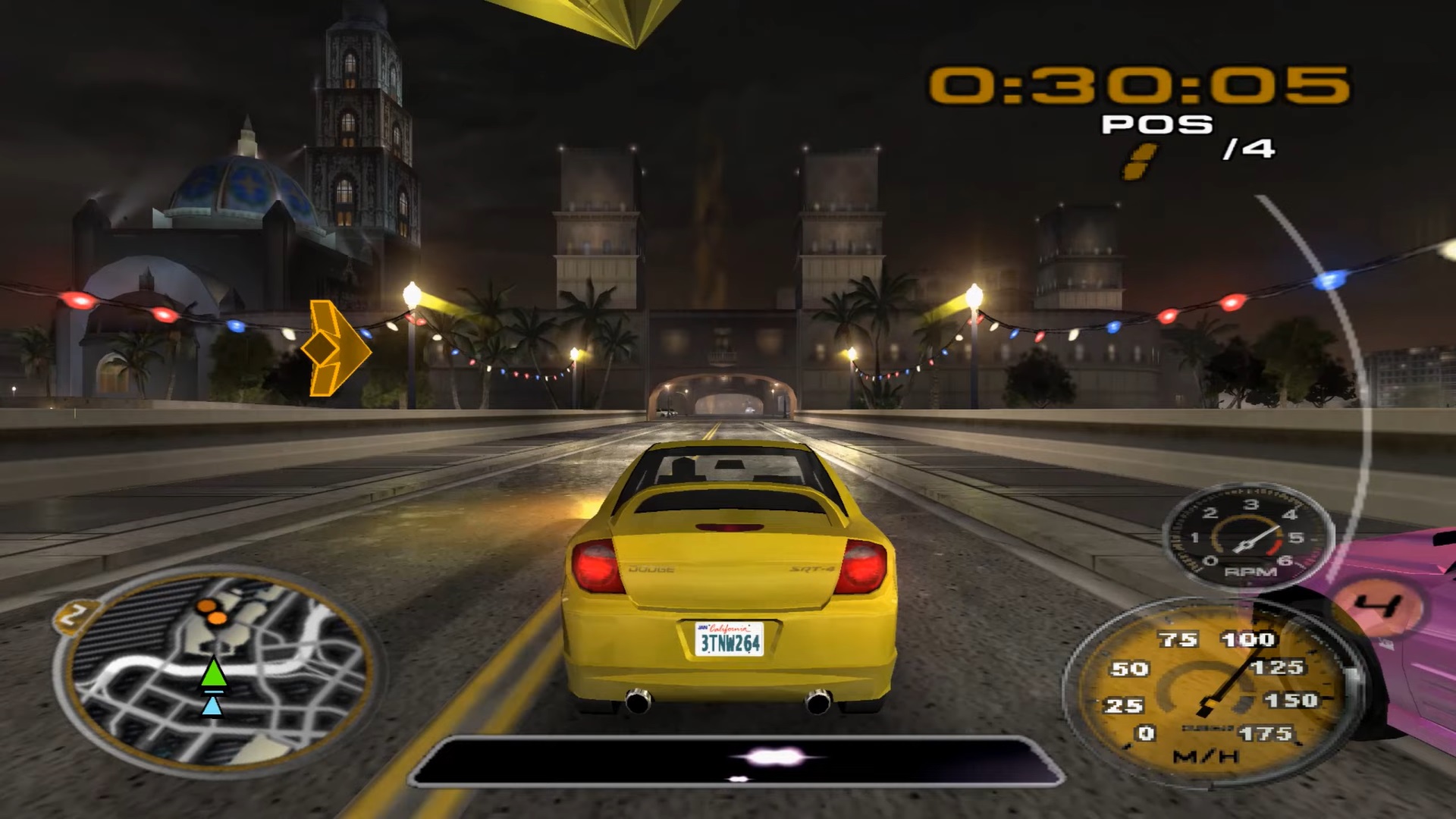Click the orange checkpoint dots on minimap
The image size is (1456, 819).
(x=212, y=612)
